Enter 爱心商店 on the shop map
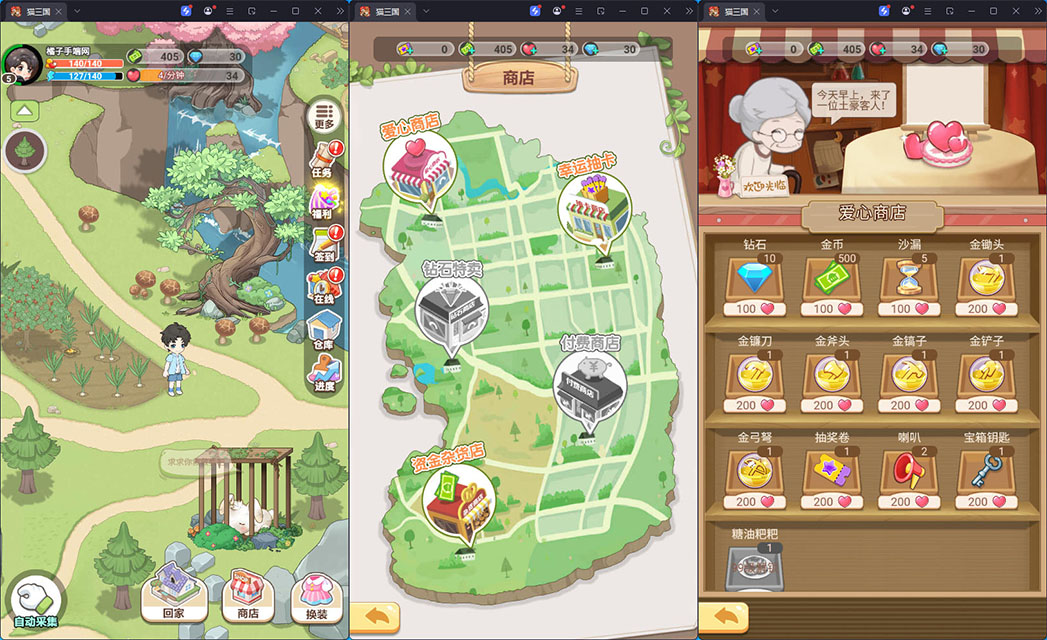The image size is (1047, 640). [x=418, y=170]
